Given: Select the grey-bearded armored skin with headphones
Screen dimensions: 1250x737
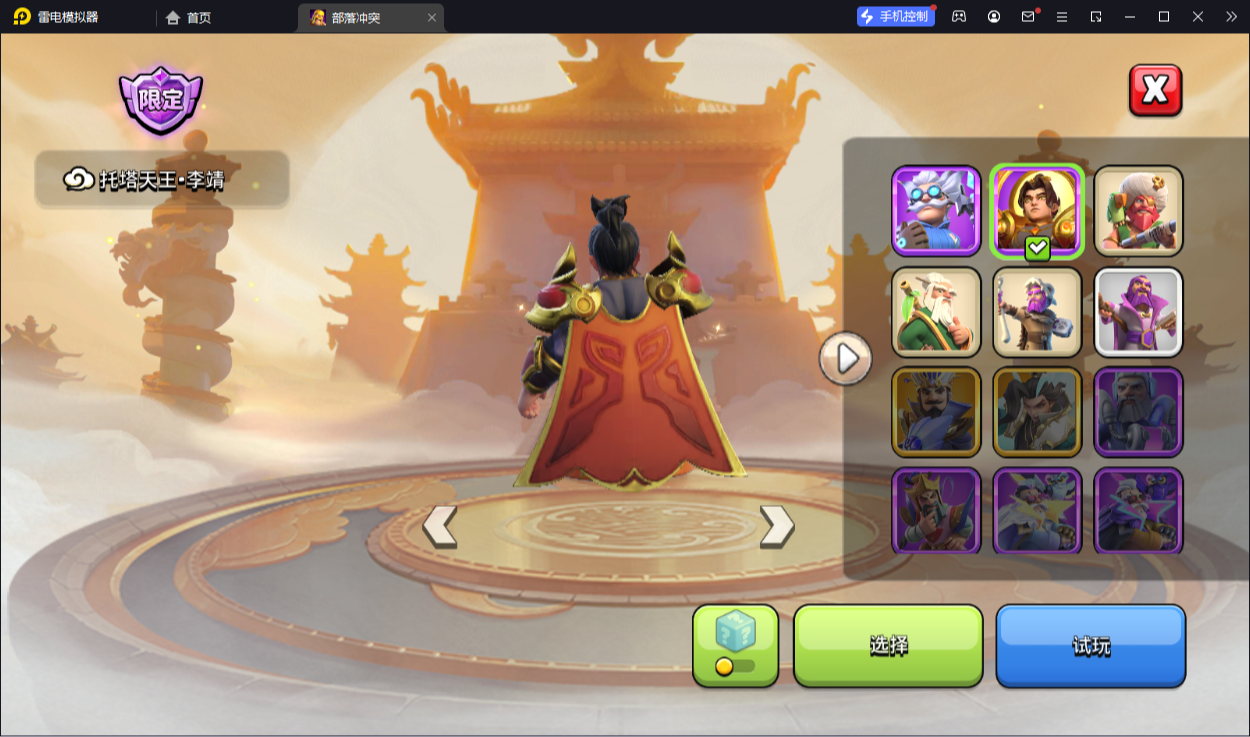Looking at the screenshot, I should [1138, 411].
